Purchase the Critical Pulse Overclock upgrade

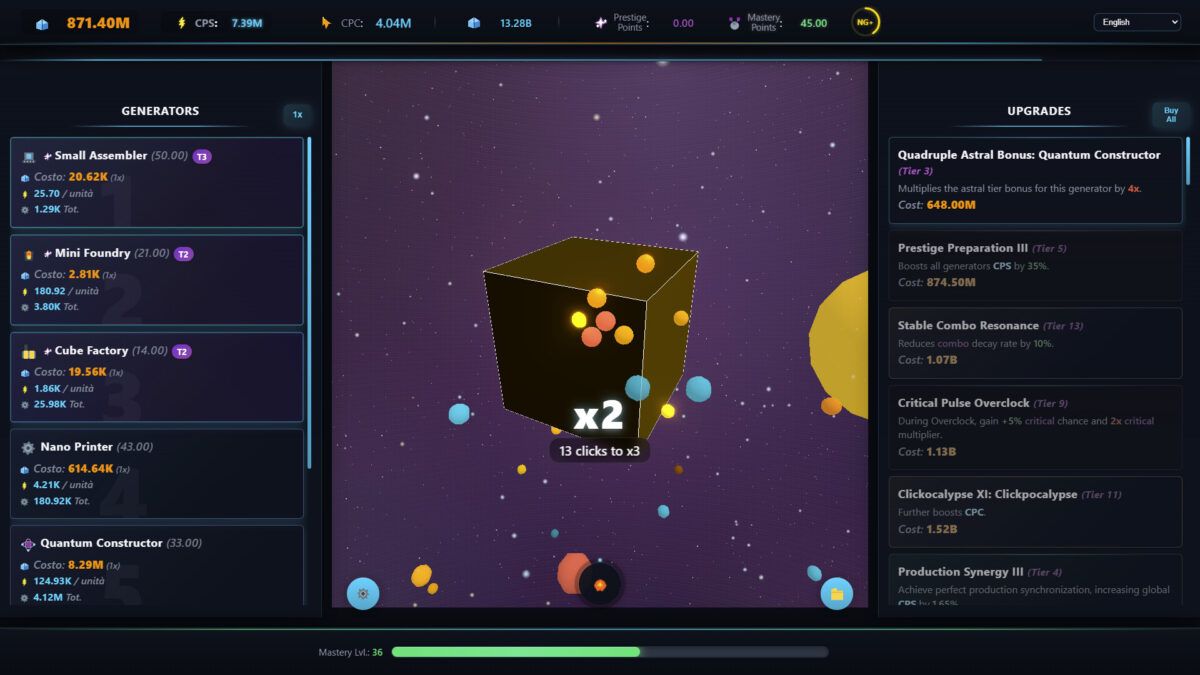[1035, 427]
